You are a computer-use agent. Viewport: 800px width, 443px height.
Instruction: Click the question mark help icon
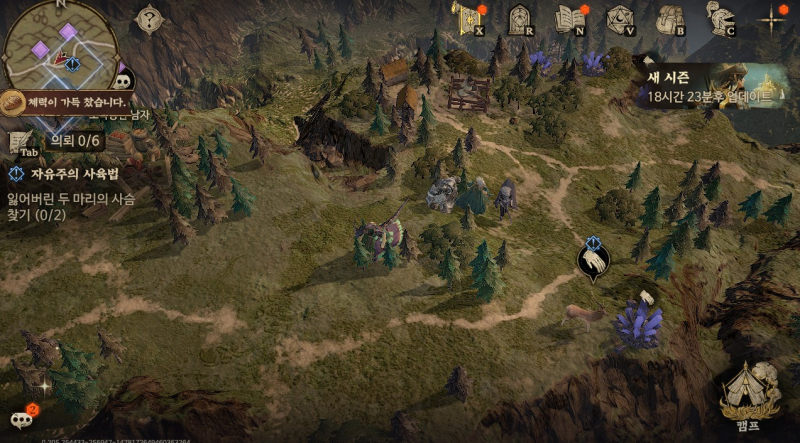pyautogui.click(x=149, y=18)
